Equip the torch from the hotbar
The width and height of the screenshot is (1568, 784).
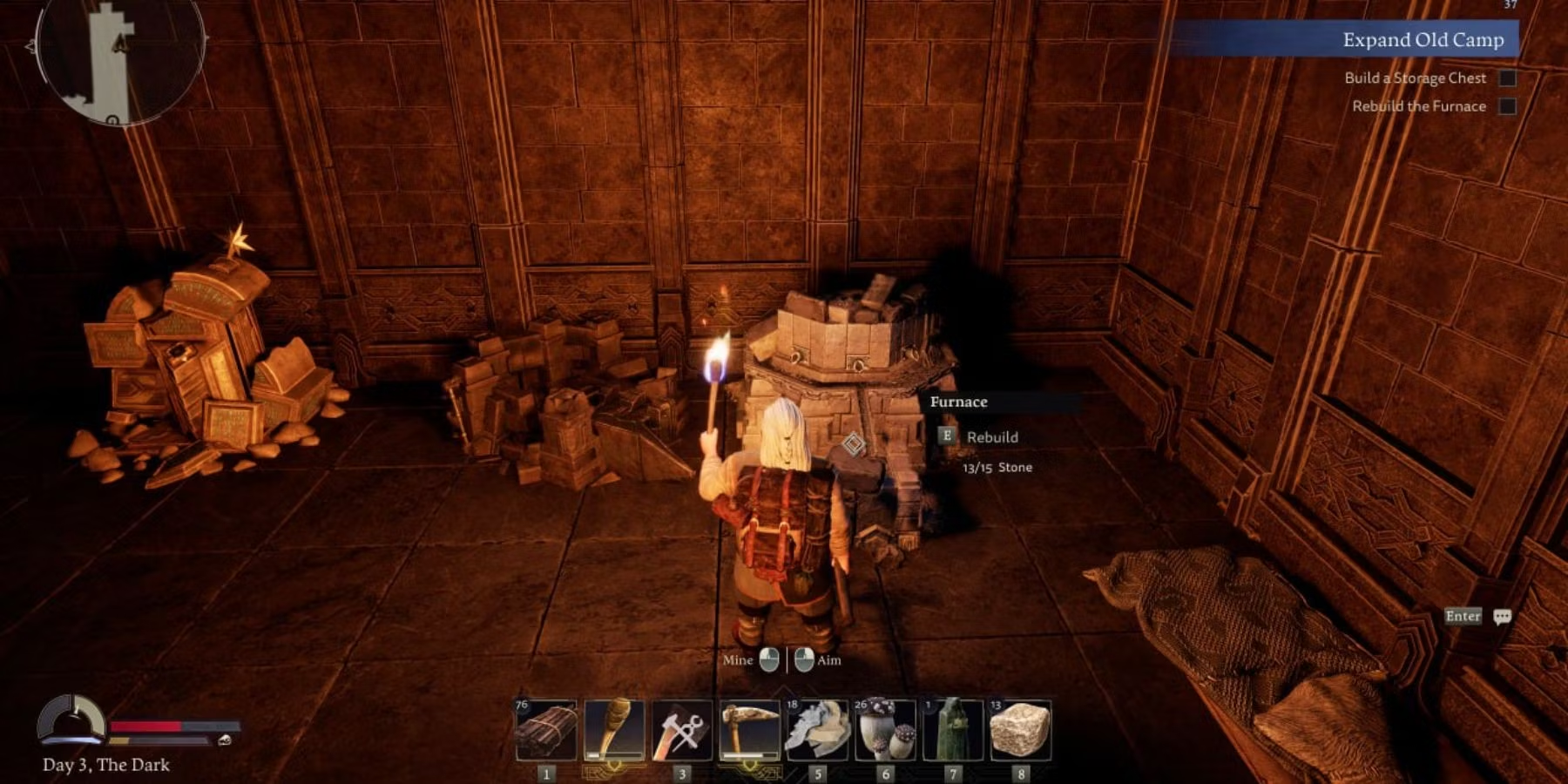point(614,730)
